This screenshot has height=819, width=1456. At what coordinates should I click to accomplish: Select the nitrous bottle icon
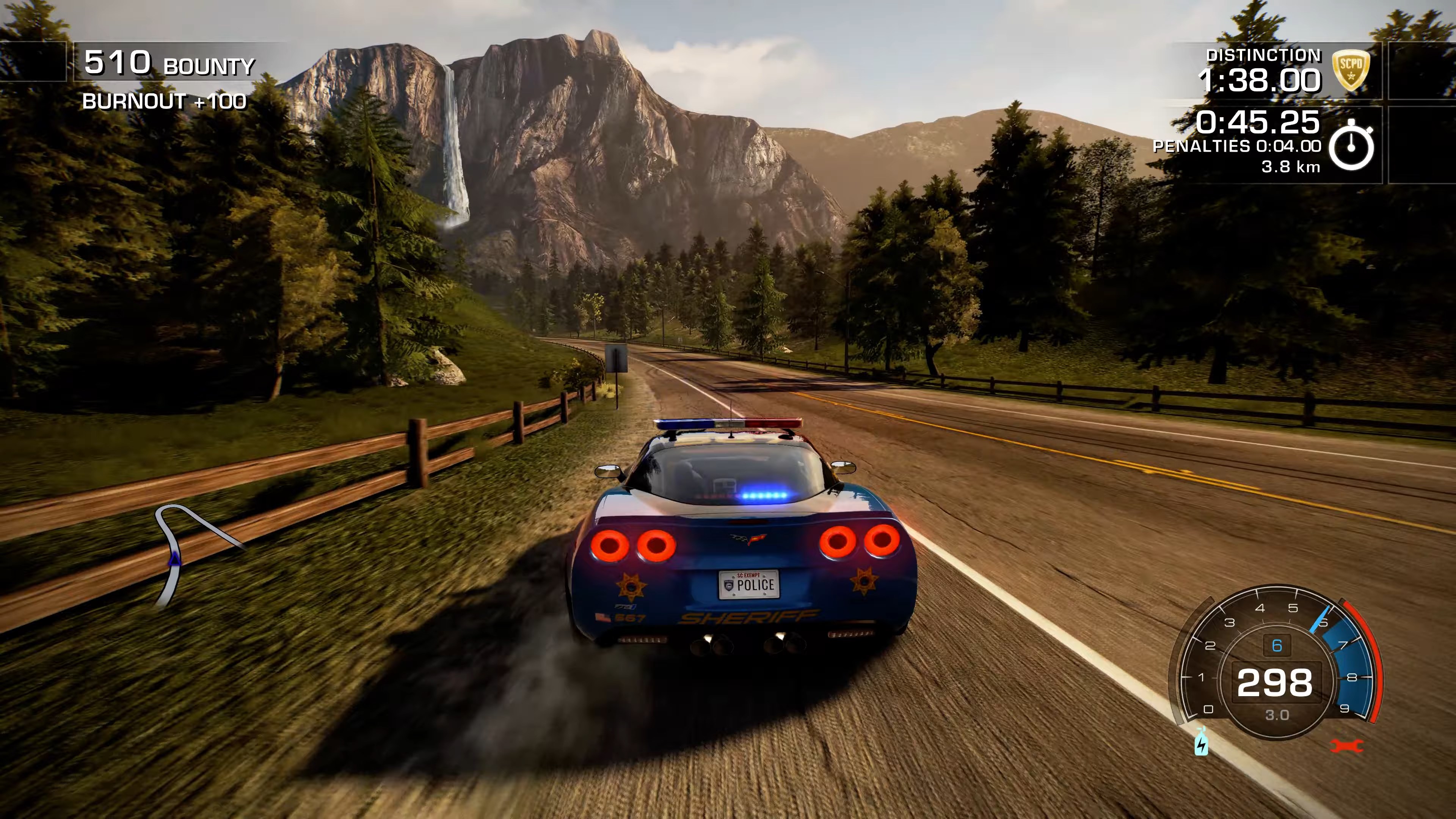(x=1201, y=742)
